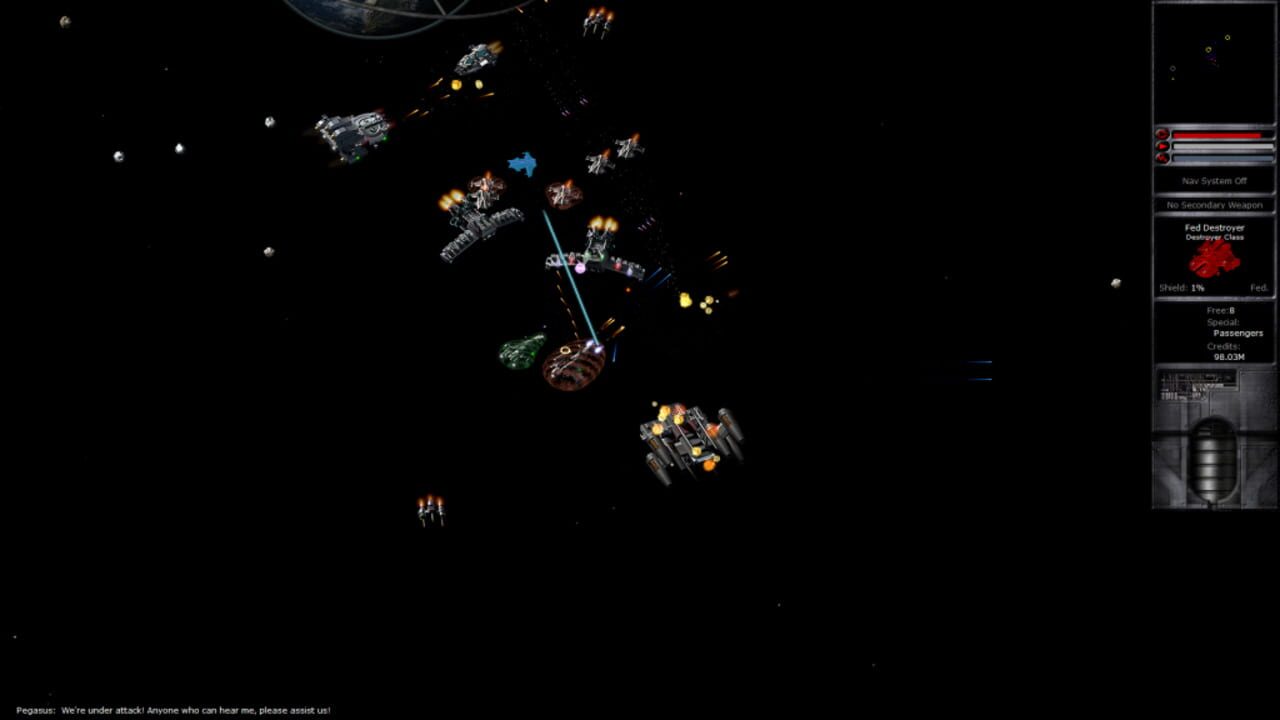Click the Free: 8 cargo space label
Viewport: 1280px width, 720px height.
click(1220, 310)
